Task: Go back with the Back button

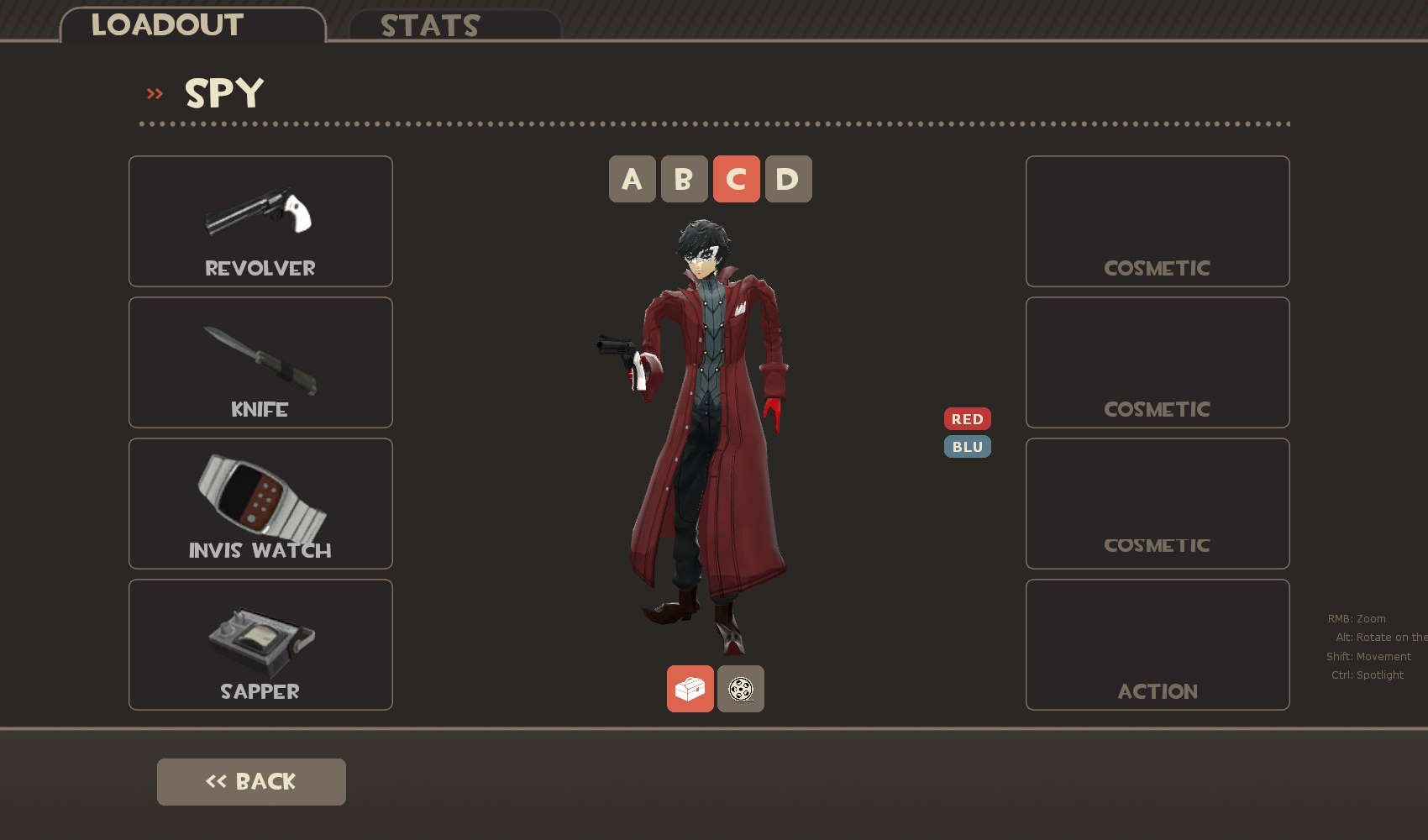Action: [251, 781]
